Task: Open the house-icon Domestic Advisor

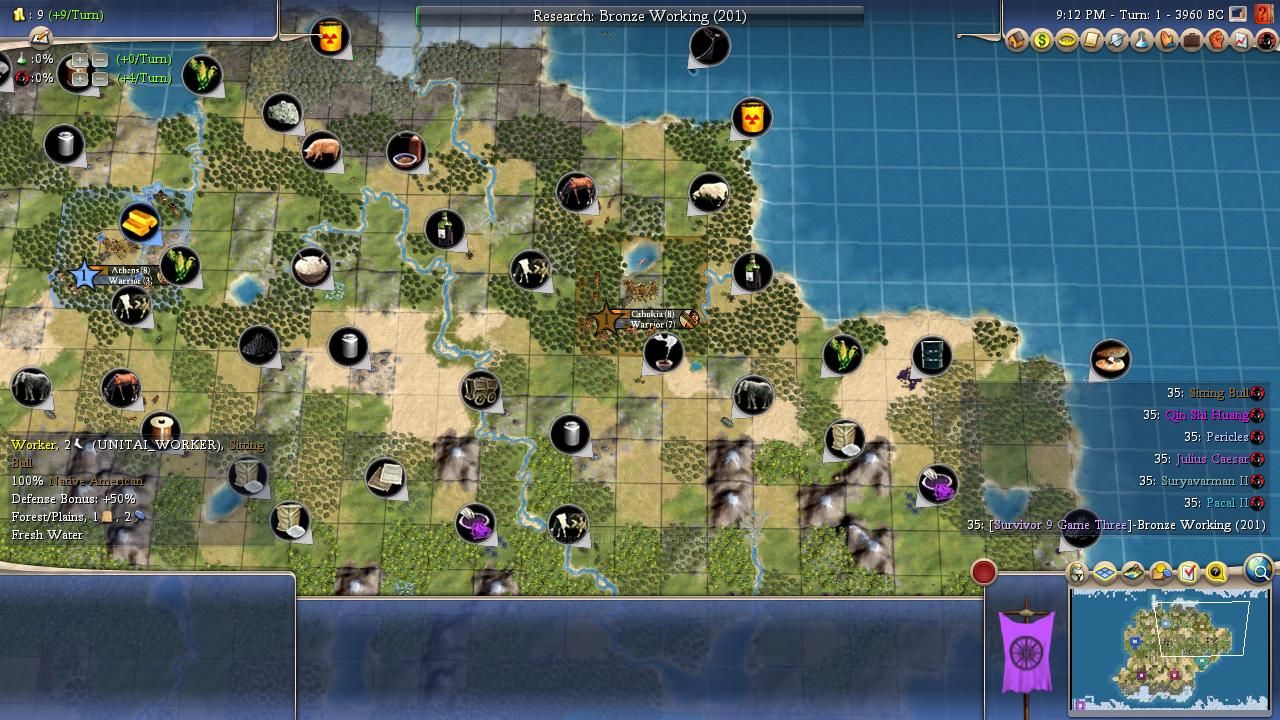Action: (1017, 41)
